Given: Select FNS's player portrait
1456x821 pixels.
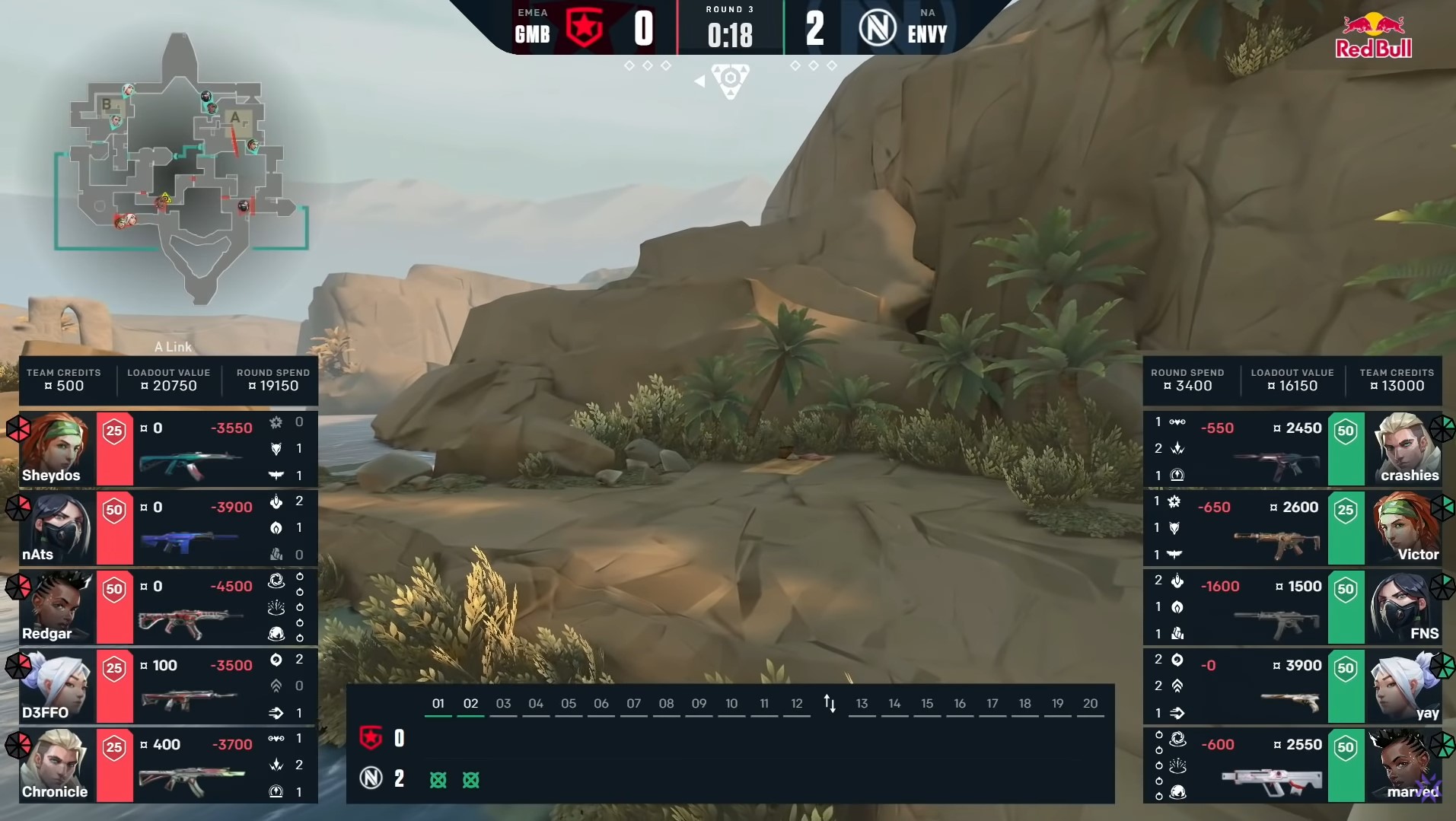Looking at the screenshot, I should [x=1405, y=607].
